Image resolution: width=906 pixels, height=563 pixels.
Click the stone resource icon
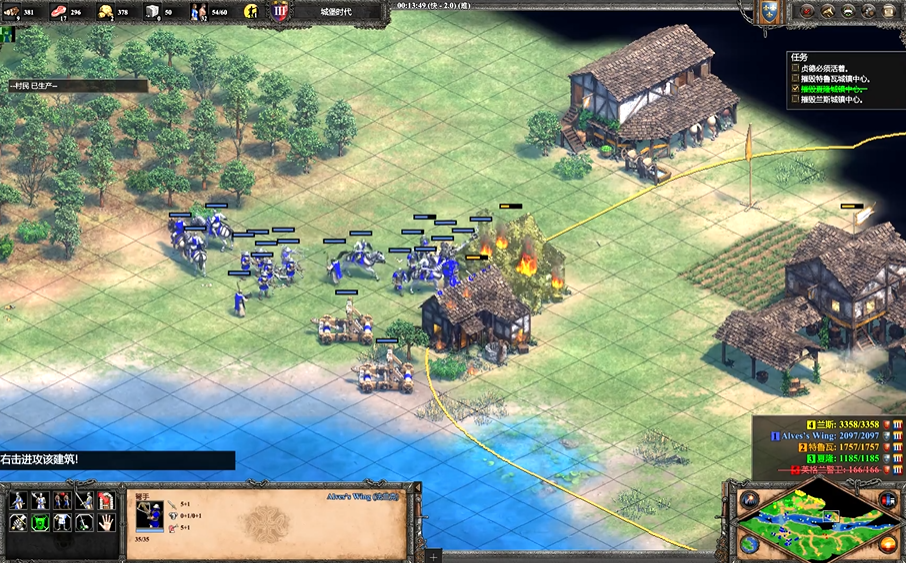(152, 12)
